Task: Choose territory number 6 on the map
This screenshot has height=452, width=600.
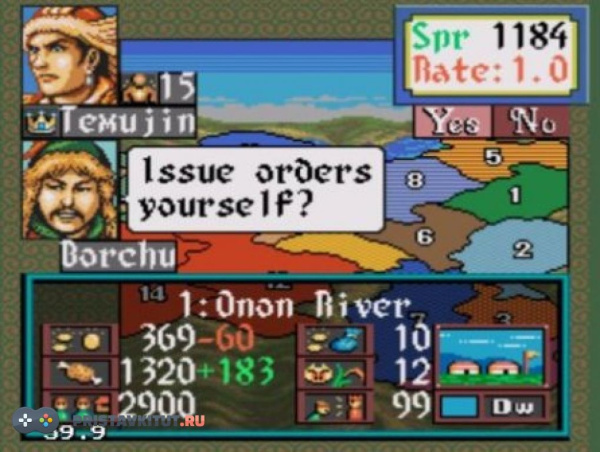Action: [424, 237]
